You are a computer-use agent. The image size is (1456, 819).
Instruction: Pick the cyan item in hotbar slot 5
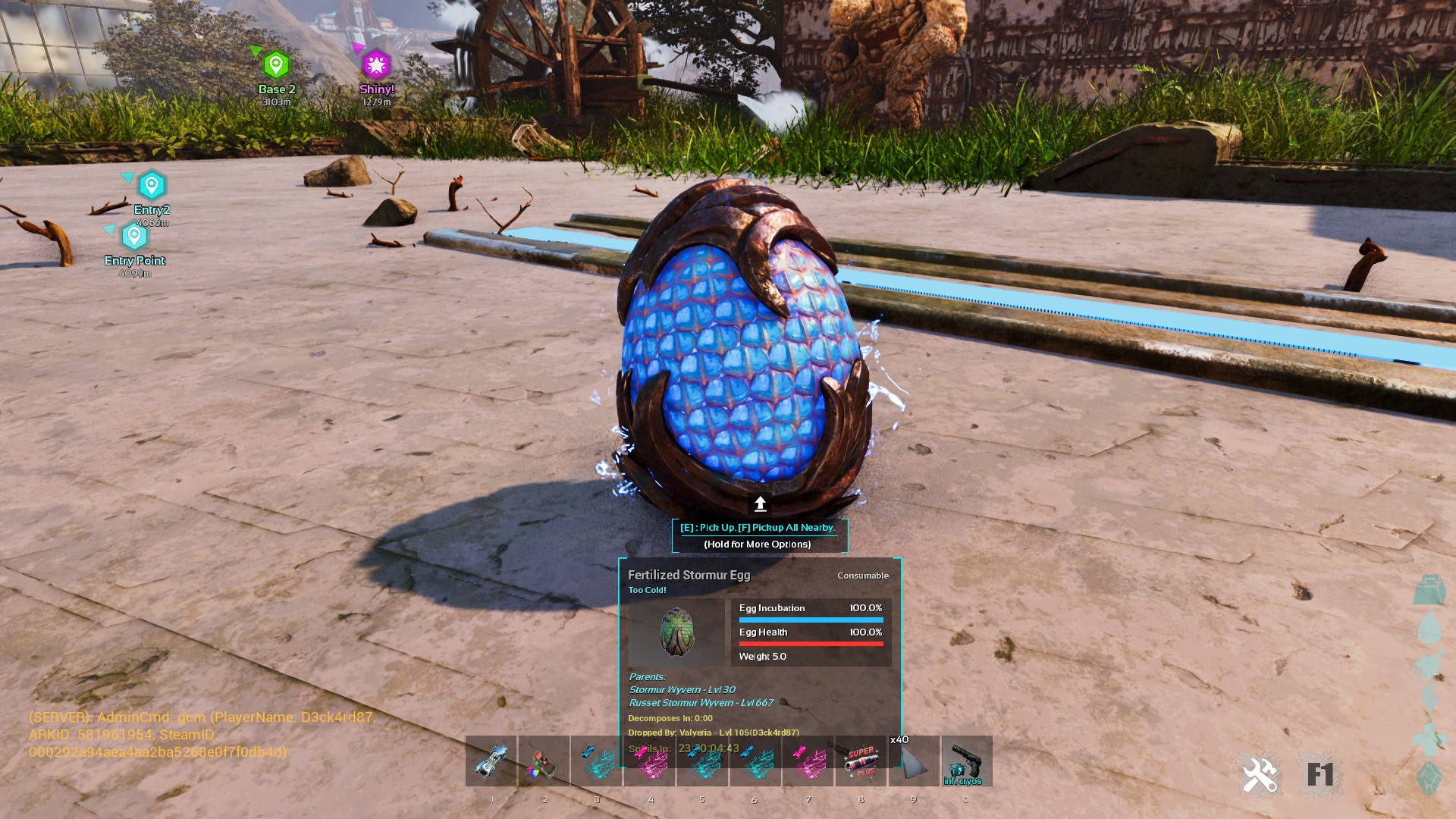(x=702, y=761)
